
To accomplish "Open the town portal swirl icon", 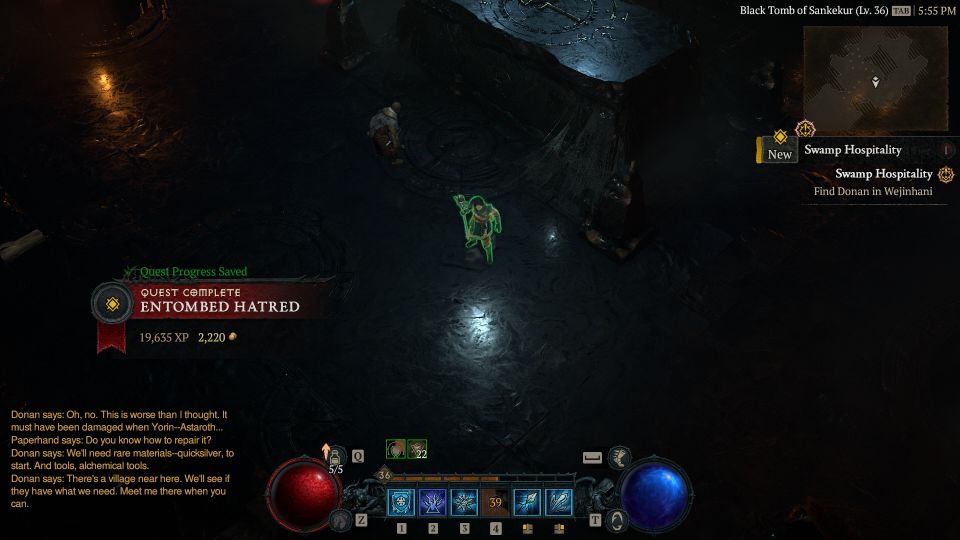I will 618,520.
